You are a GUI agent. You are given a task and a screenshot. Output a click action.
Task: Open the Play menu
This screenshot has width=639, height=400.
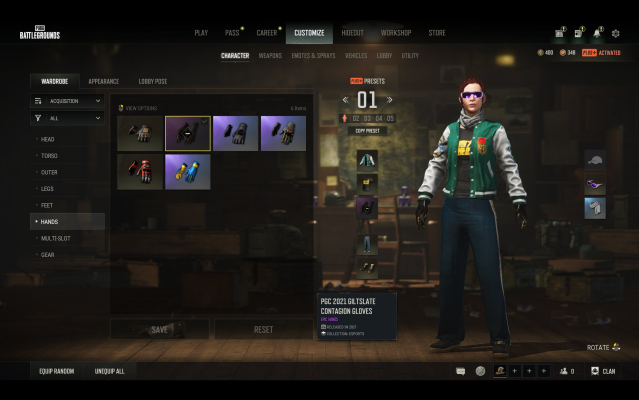pos(201,33)
